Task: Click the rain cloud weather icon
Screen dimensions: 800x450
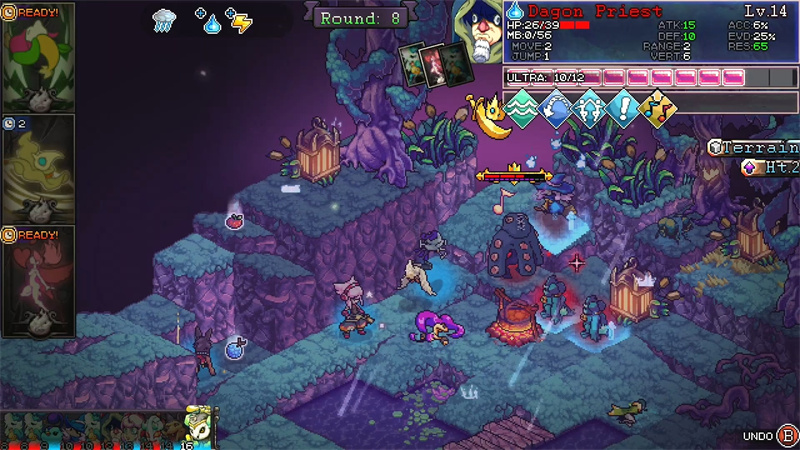Action: click(x=165, y=20)
